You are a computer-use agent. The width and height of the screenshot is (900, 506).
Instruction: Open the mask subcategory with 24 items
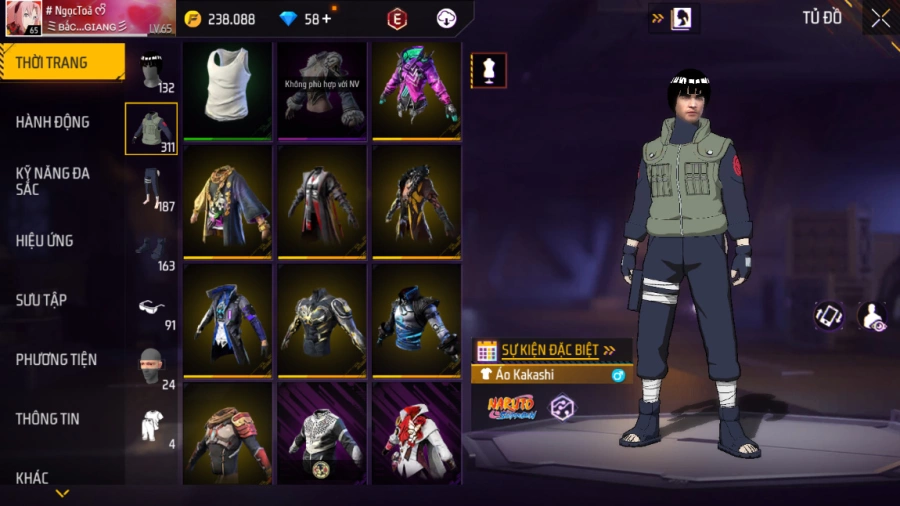coord(151,368)
